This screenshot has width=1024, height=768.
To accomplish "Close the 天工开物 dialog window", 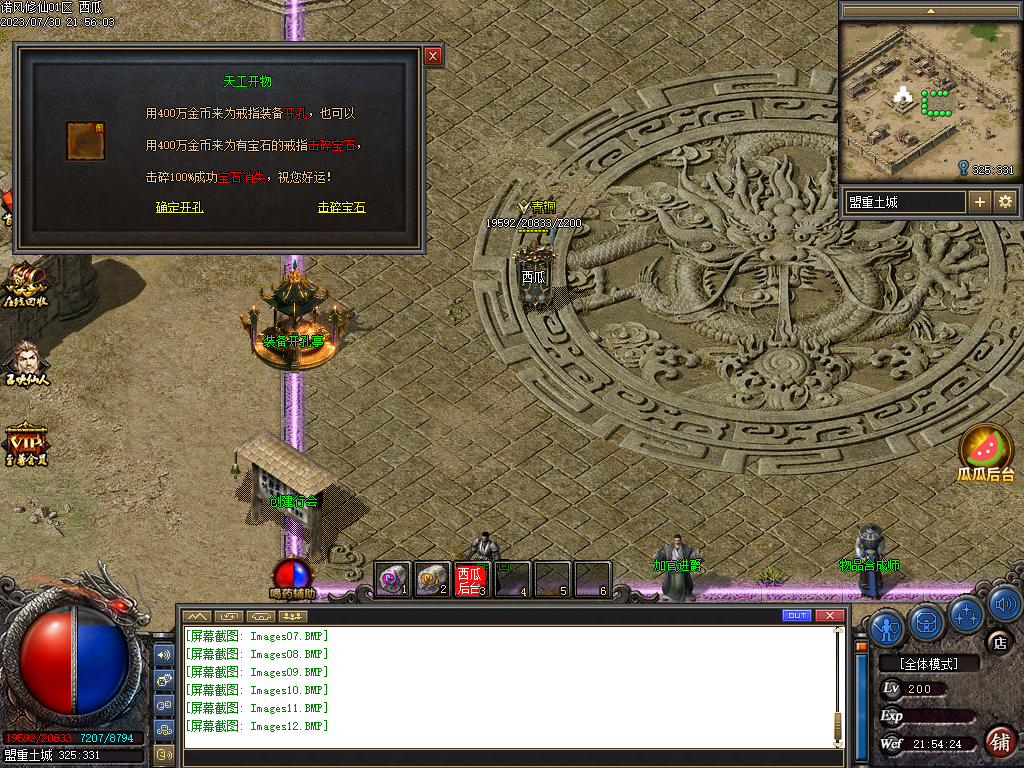I will coord(433,56).
